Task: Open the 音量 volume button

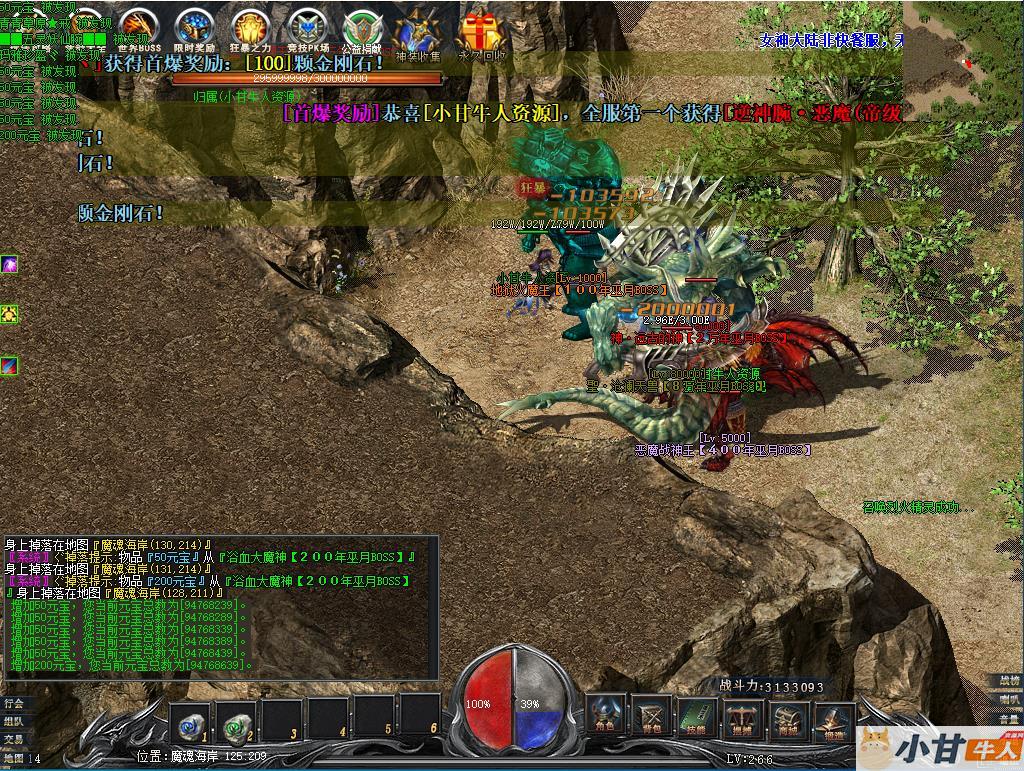Action: click(1009, 717)
